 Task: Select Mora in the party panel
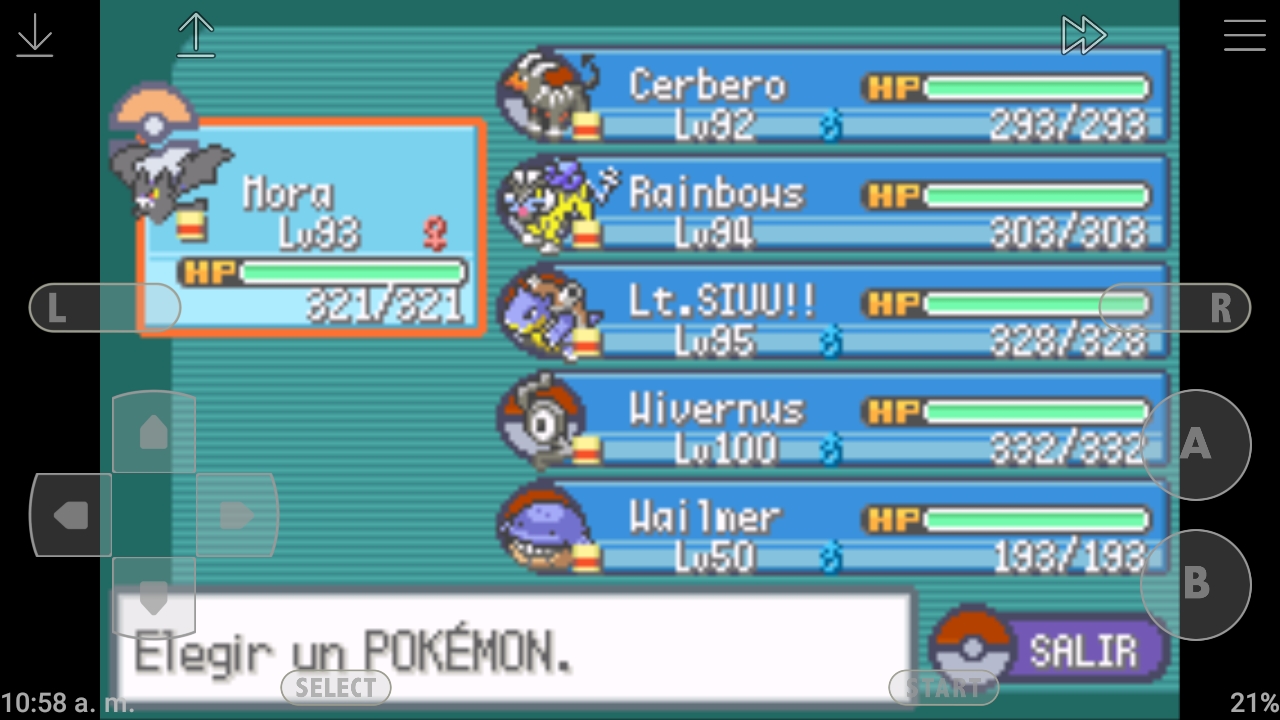312,228
